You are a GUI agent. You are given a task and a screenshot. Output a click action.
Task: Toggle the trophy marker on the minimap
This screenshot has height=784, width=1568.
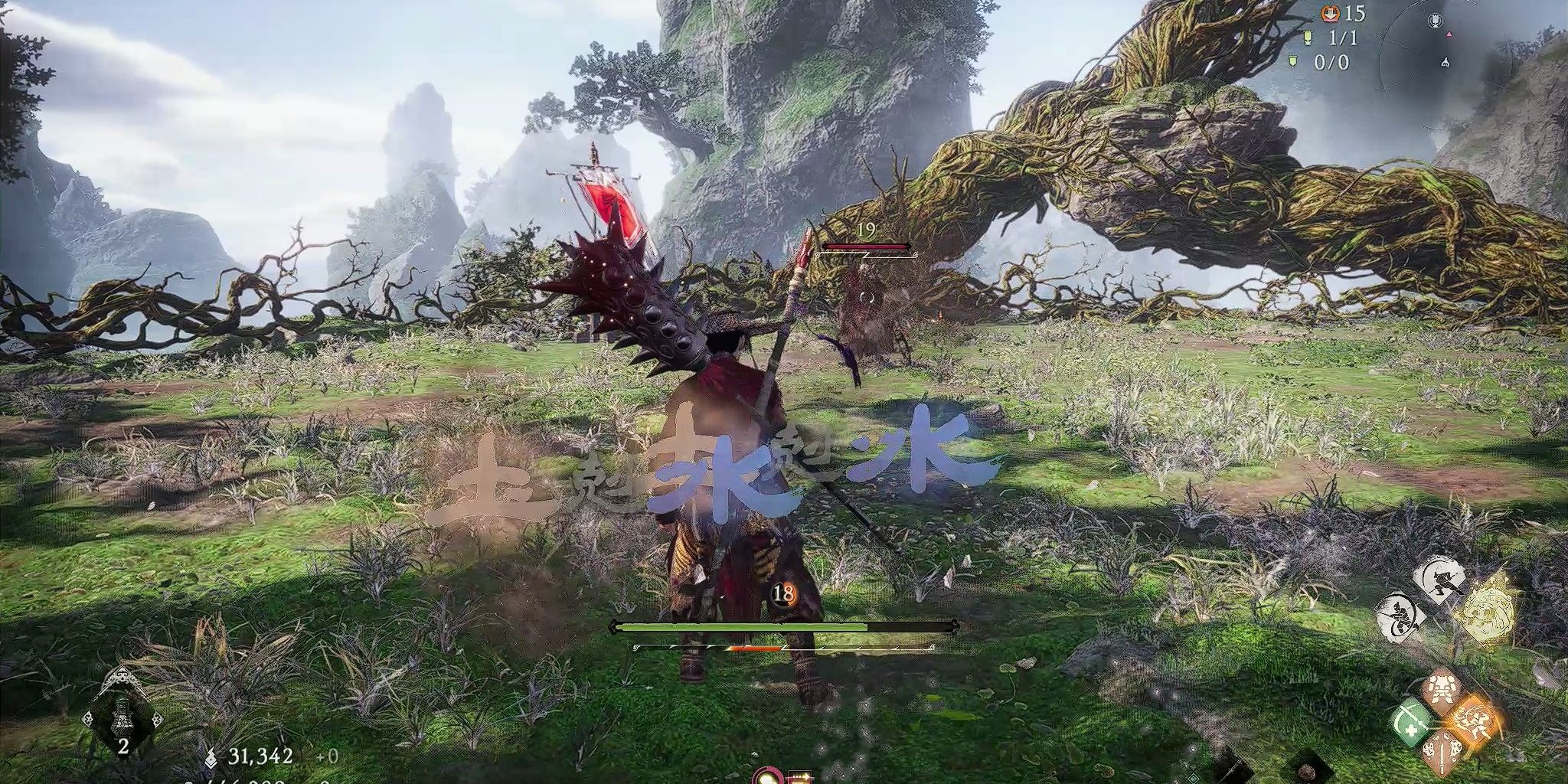click(1436, 19)
